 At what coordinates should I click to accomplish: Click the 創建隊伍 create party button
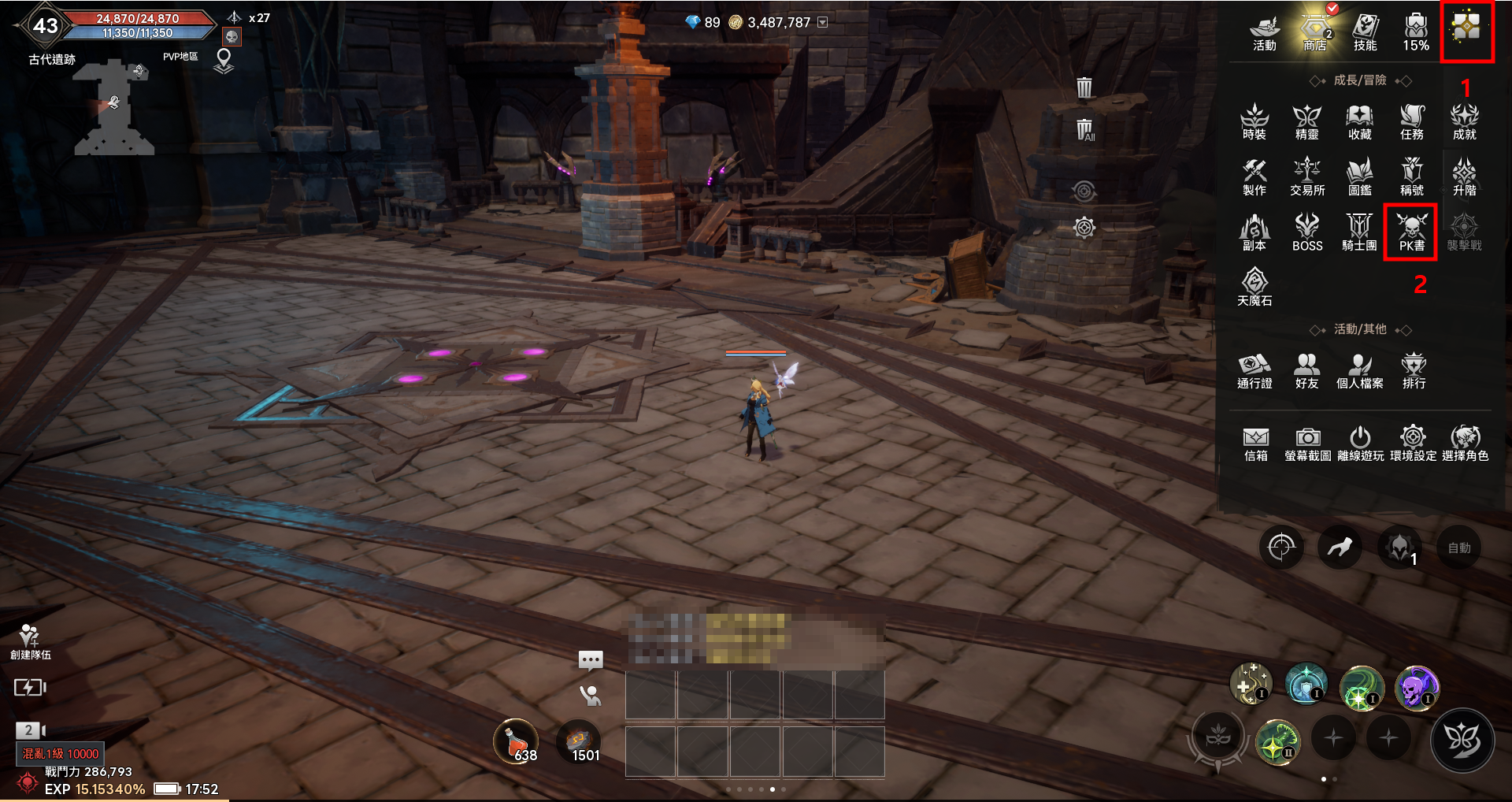point(30,641)
